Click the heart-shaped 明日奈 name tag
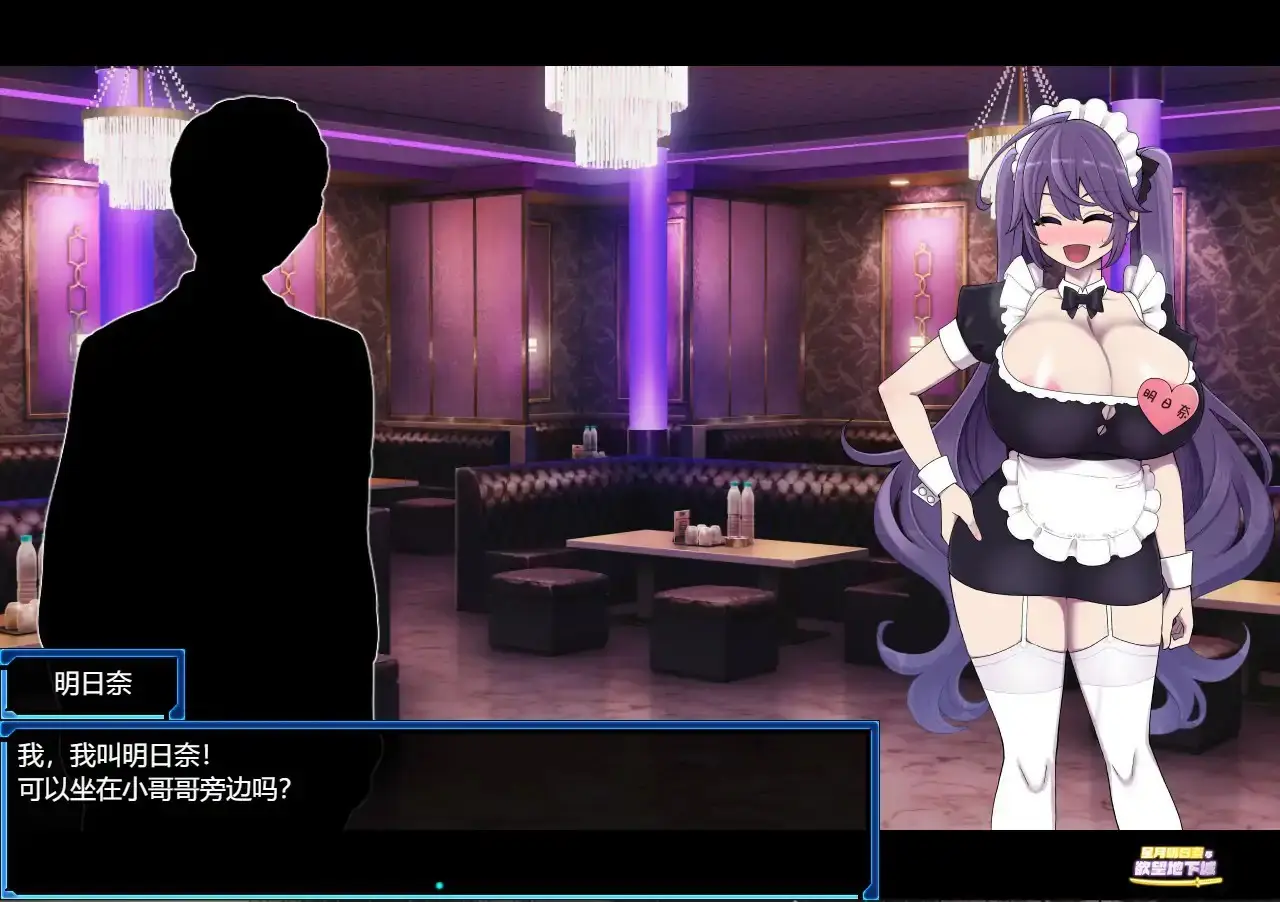 point(1169,405)
